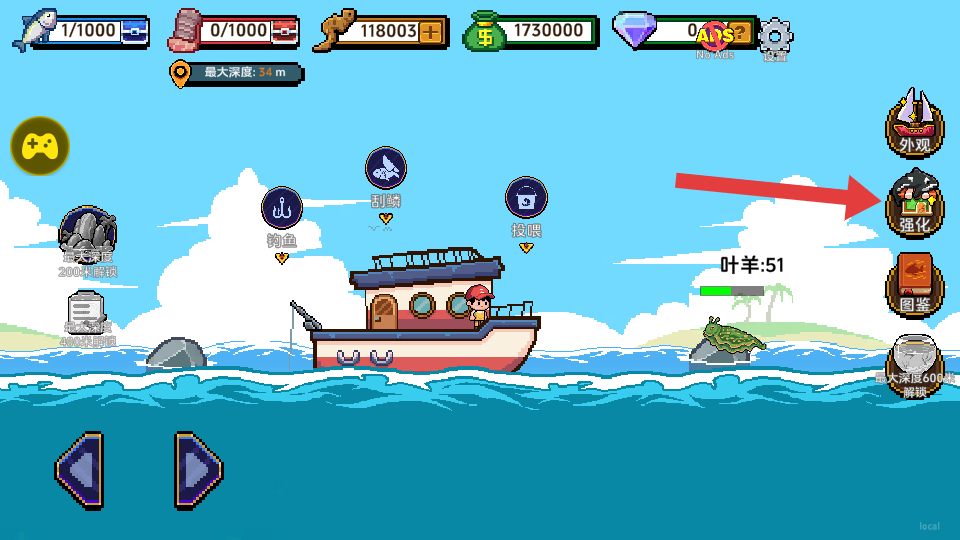Select the 投喂 (feeding) action
The image size is (960, 540).
click(526, 198)
